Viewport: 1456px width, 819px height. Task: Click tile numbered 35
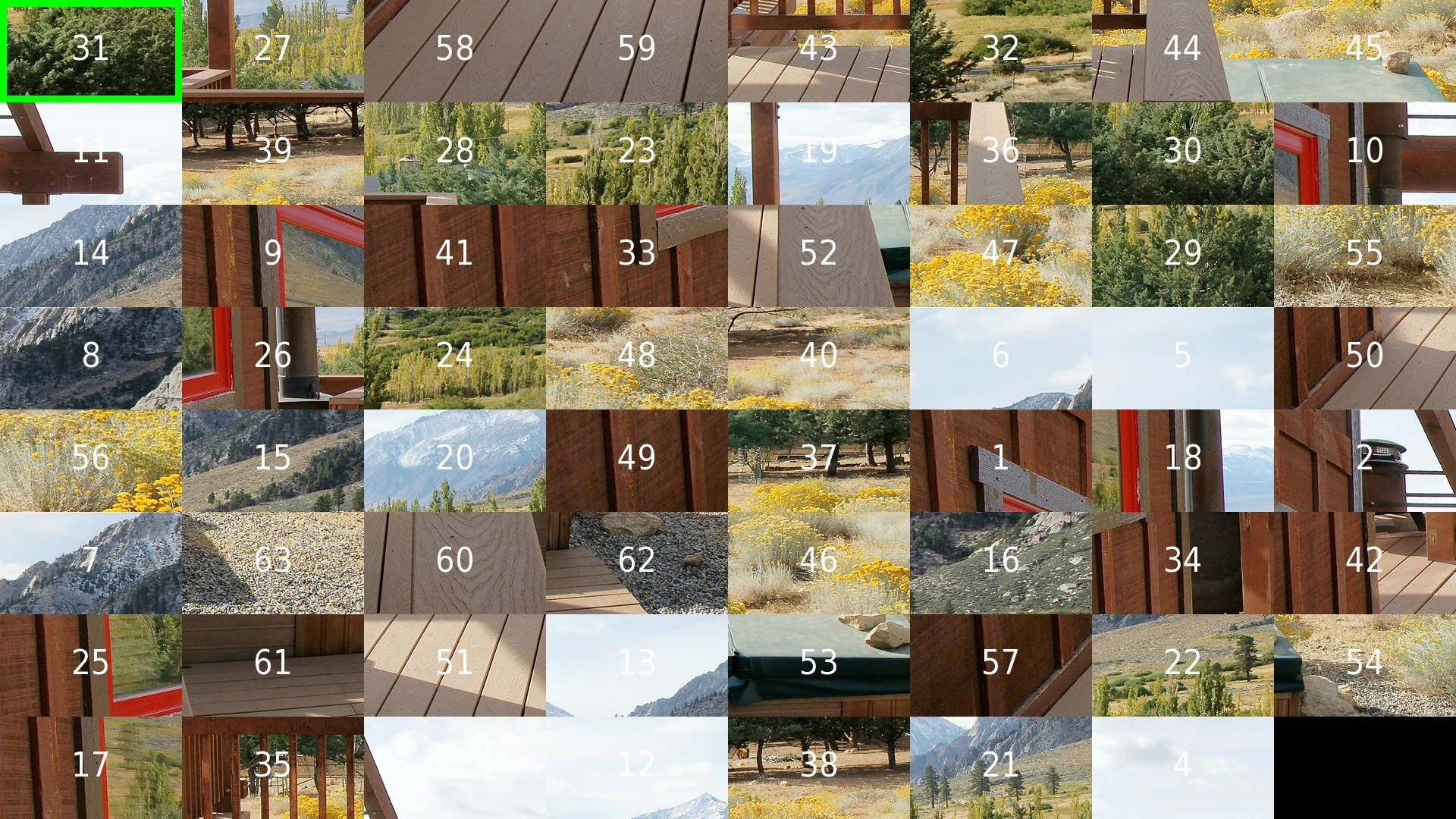(273, 767)
